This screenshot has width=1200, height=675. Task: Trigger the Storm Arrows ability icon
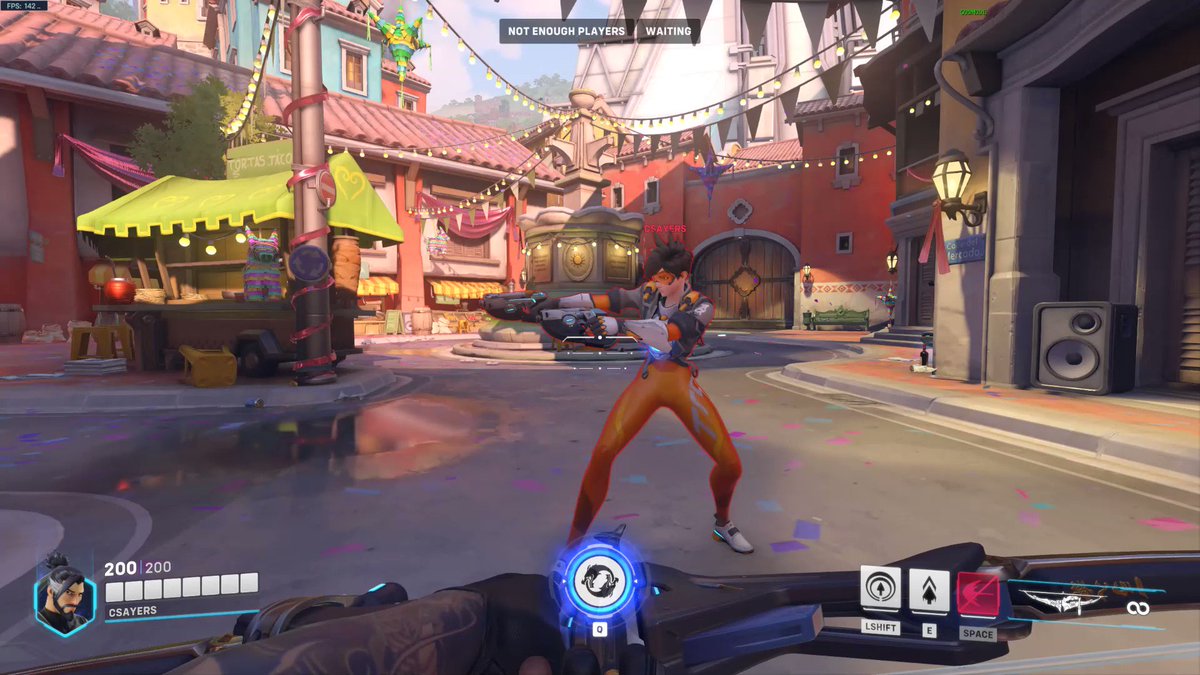(x=929, y=591)
